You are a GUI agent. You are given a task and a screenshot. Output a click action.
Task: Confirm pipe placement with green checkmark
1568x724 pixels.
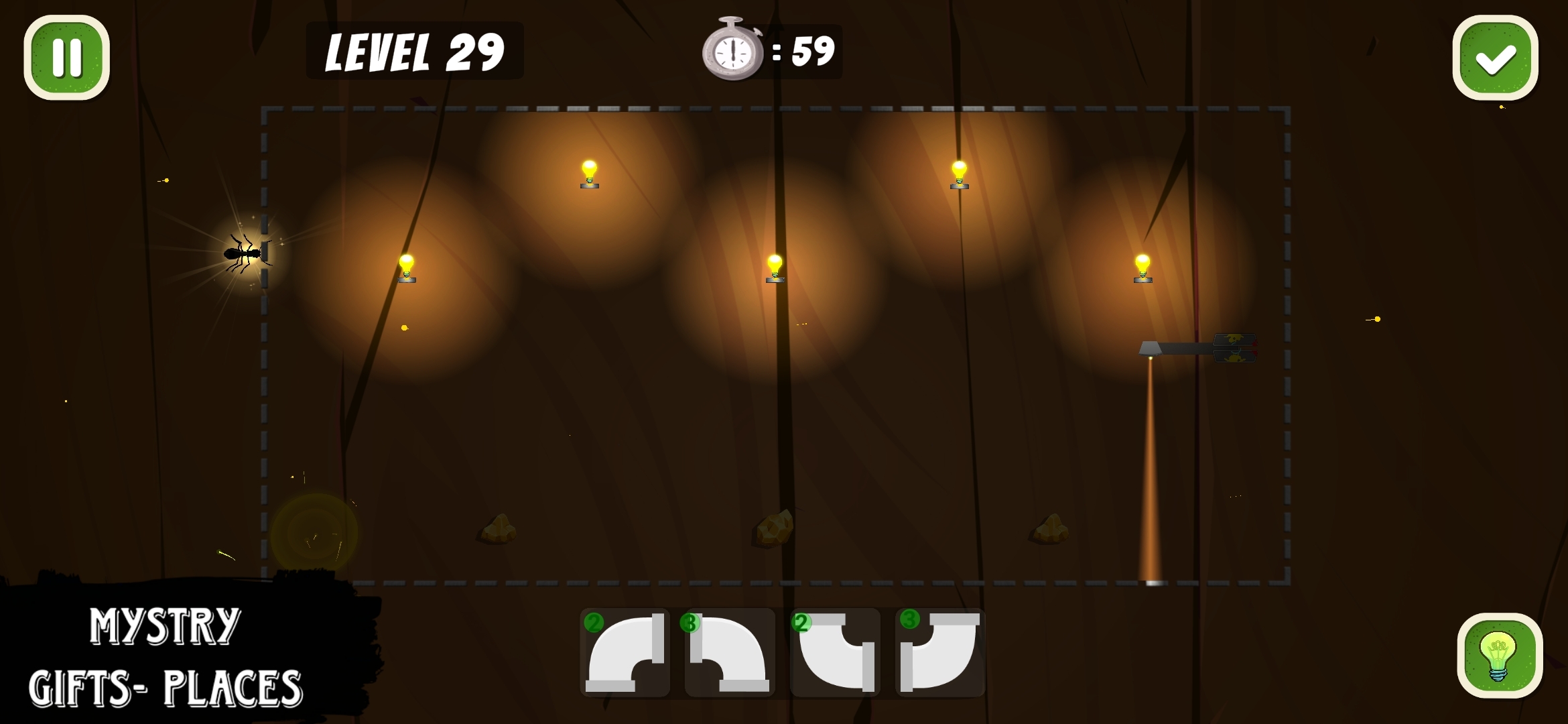tap(1496, 59)
